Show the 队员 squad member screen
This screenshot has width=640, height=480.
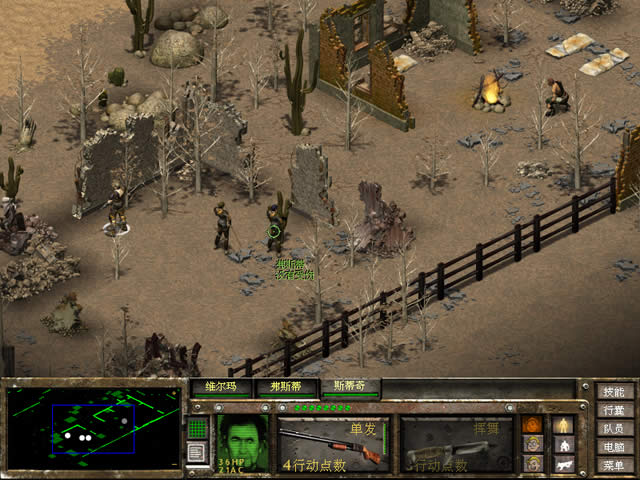pyautogui.click(x=614, y=428)
